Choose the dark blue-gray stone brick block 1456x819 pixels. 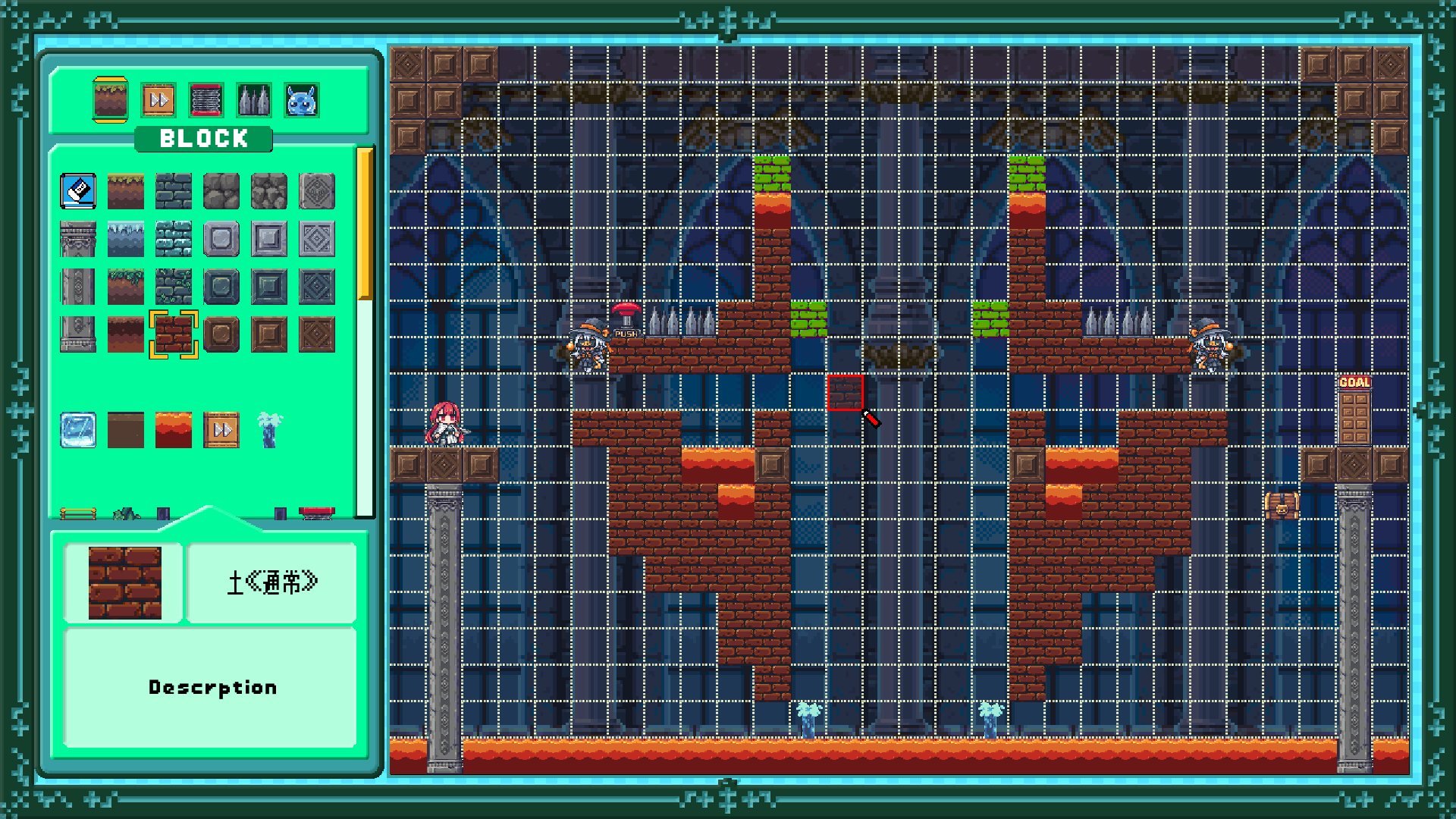174,191
